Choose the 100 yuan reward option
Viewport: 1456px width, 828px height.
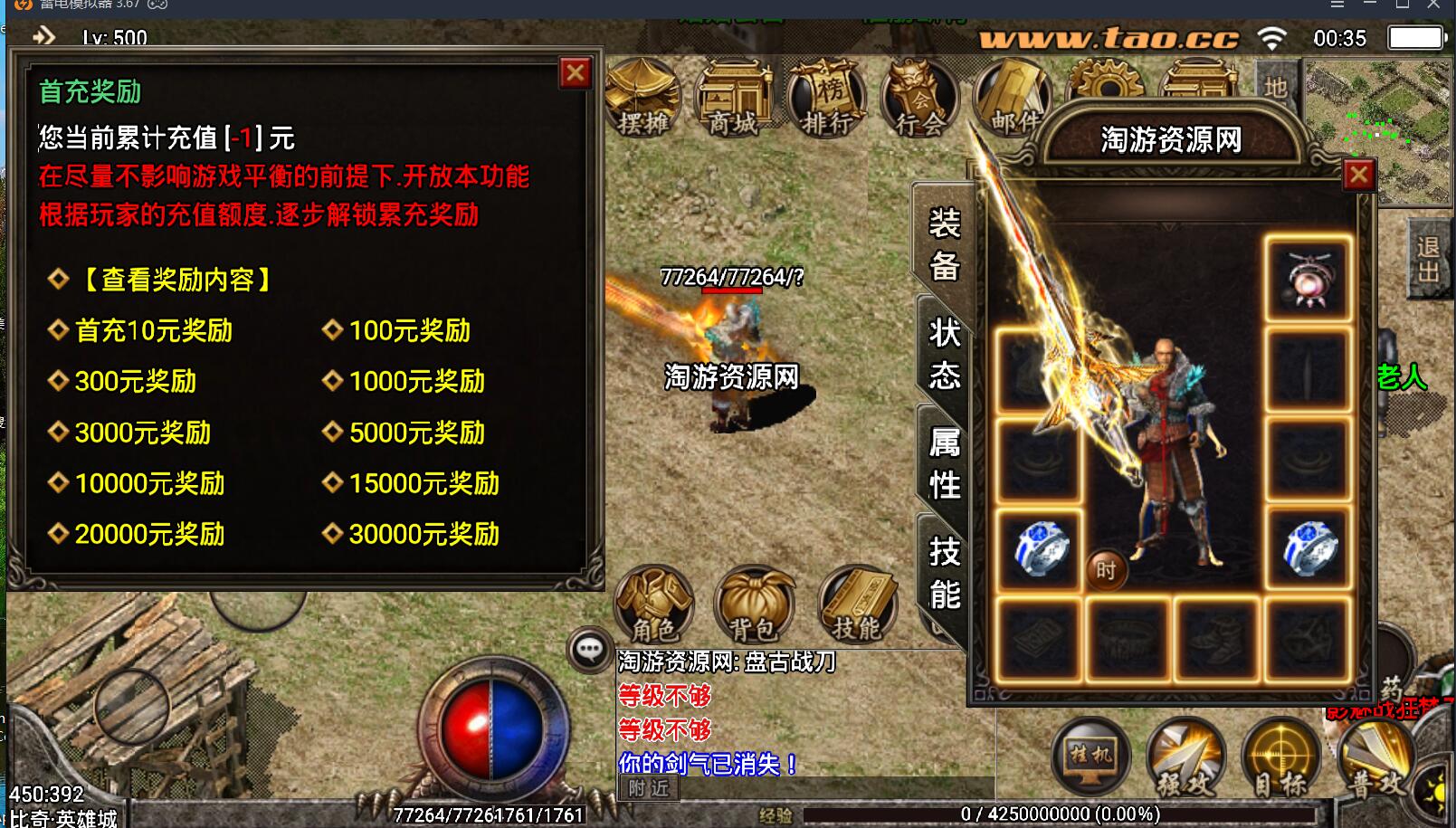[x=409, y=331]
